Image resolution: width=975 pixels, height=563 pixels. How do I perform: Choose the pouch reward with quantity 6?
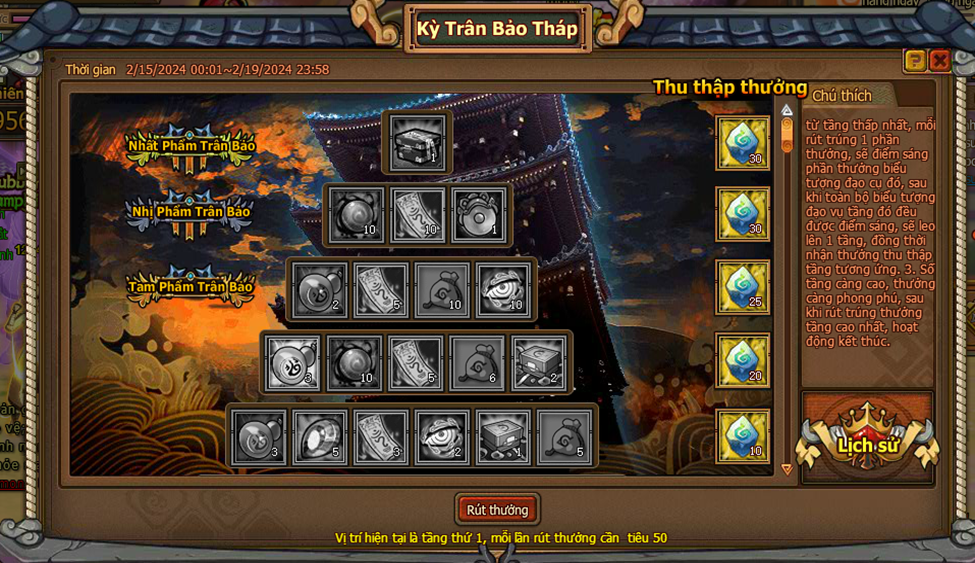click(478, 362)
